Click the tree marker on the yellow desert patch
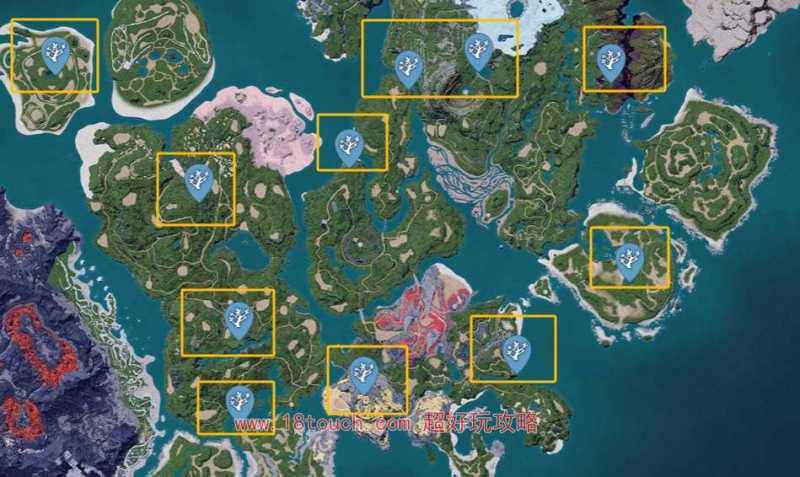The width and height of the screenshot is (800, 477). click(364, 373)
